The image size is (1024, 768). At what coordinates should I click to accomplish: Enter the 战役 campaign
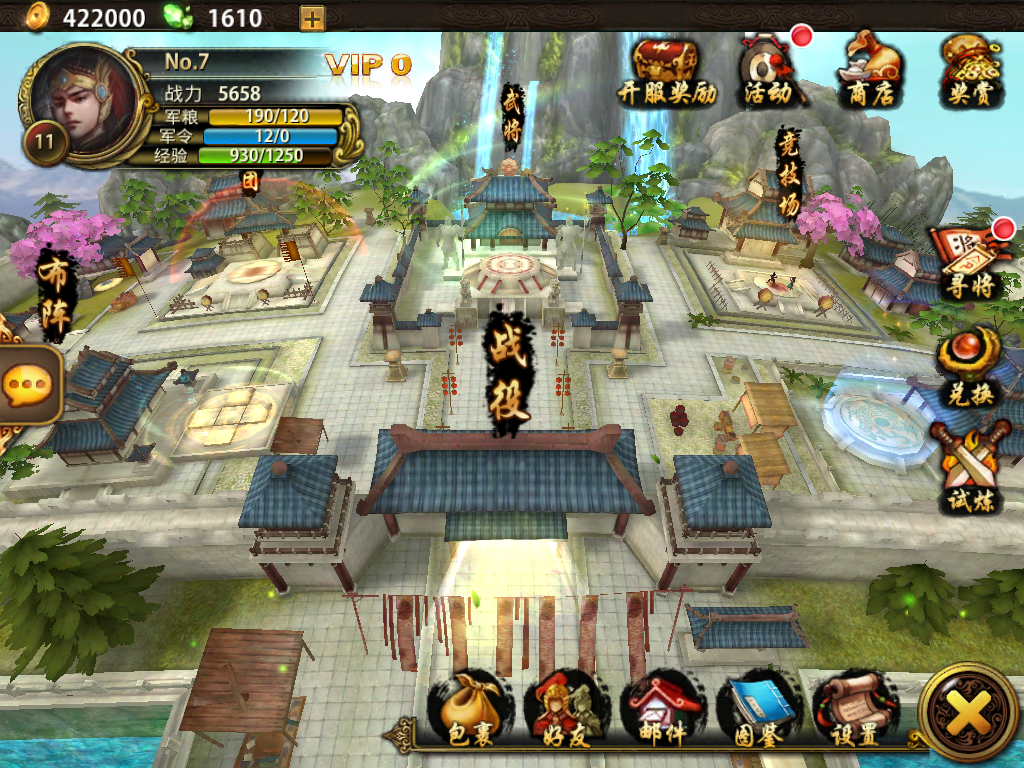510,375
